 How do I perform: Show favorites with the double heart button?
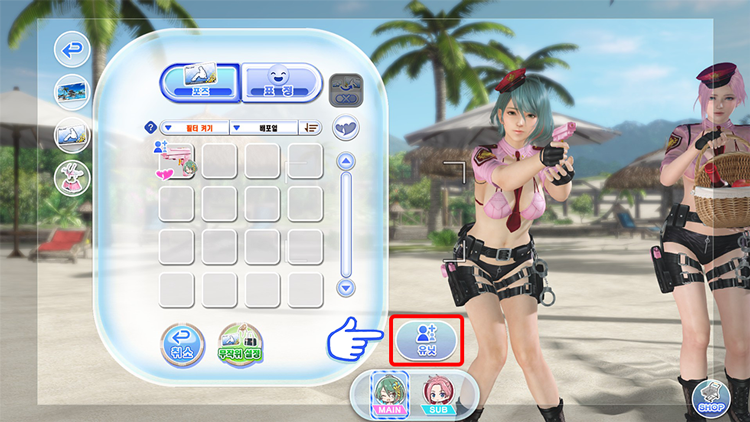(346, 128)
